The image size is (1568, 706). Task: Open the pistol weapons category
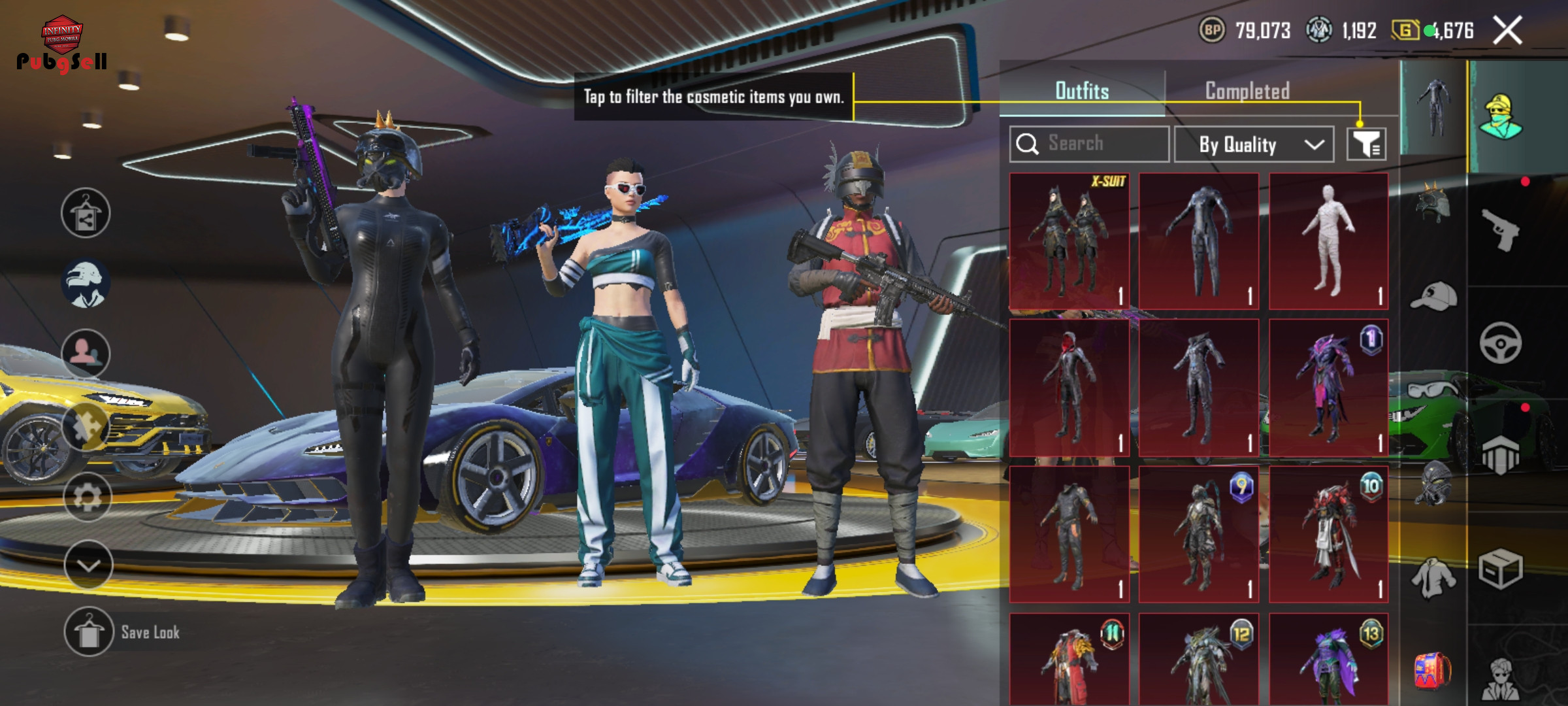point(1500,230)
